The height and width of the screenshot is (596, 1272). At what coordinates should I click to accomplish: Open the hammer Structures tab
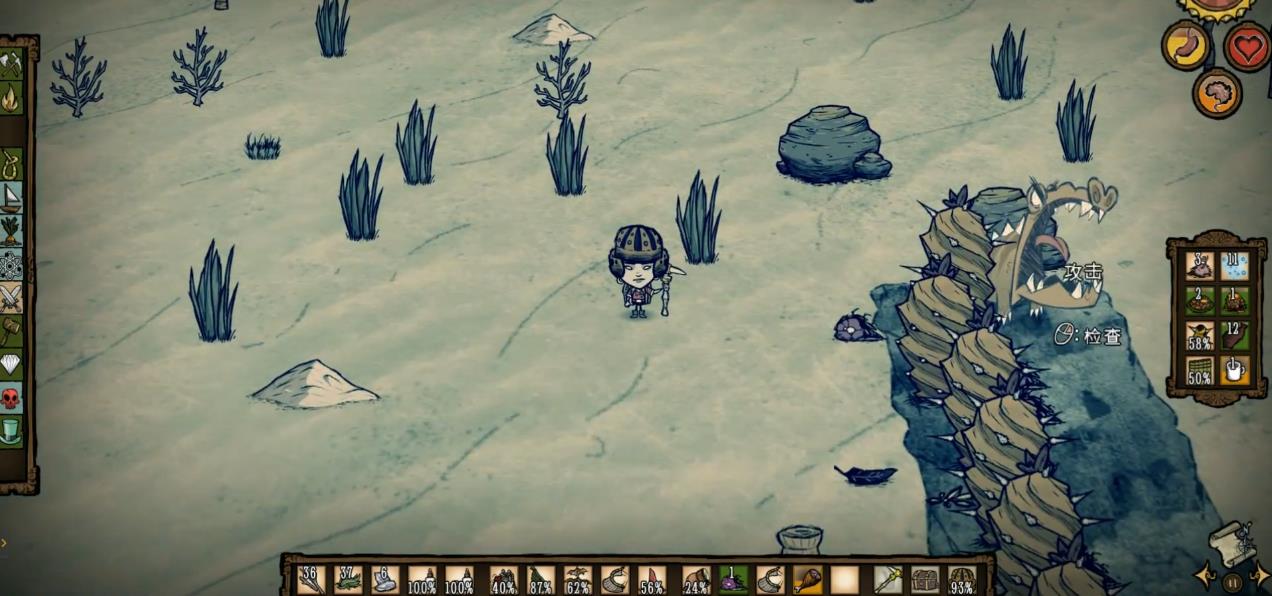pos(11,330)
